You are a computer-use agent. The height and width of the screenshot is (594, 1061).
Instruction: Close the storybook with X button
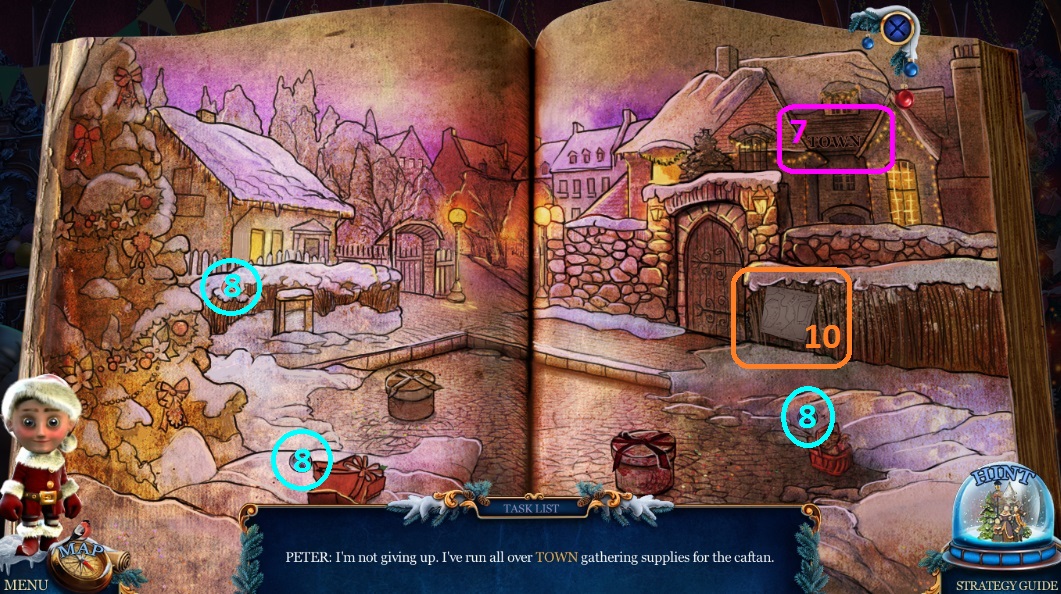pos(897,25)
